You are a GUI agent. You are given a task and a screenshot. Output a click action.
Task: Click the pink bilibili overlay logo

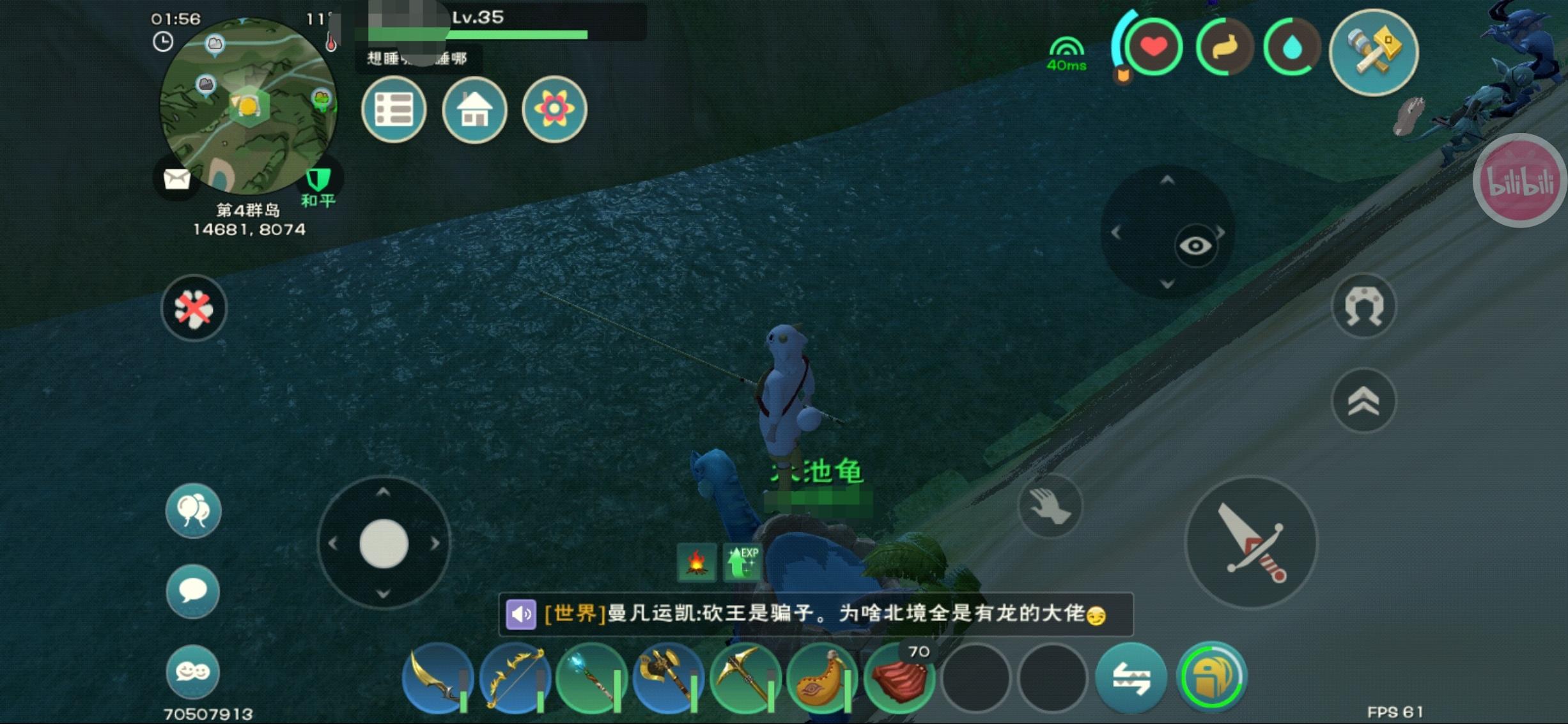(x=1520, y=181)
